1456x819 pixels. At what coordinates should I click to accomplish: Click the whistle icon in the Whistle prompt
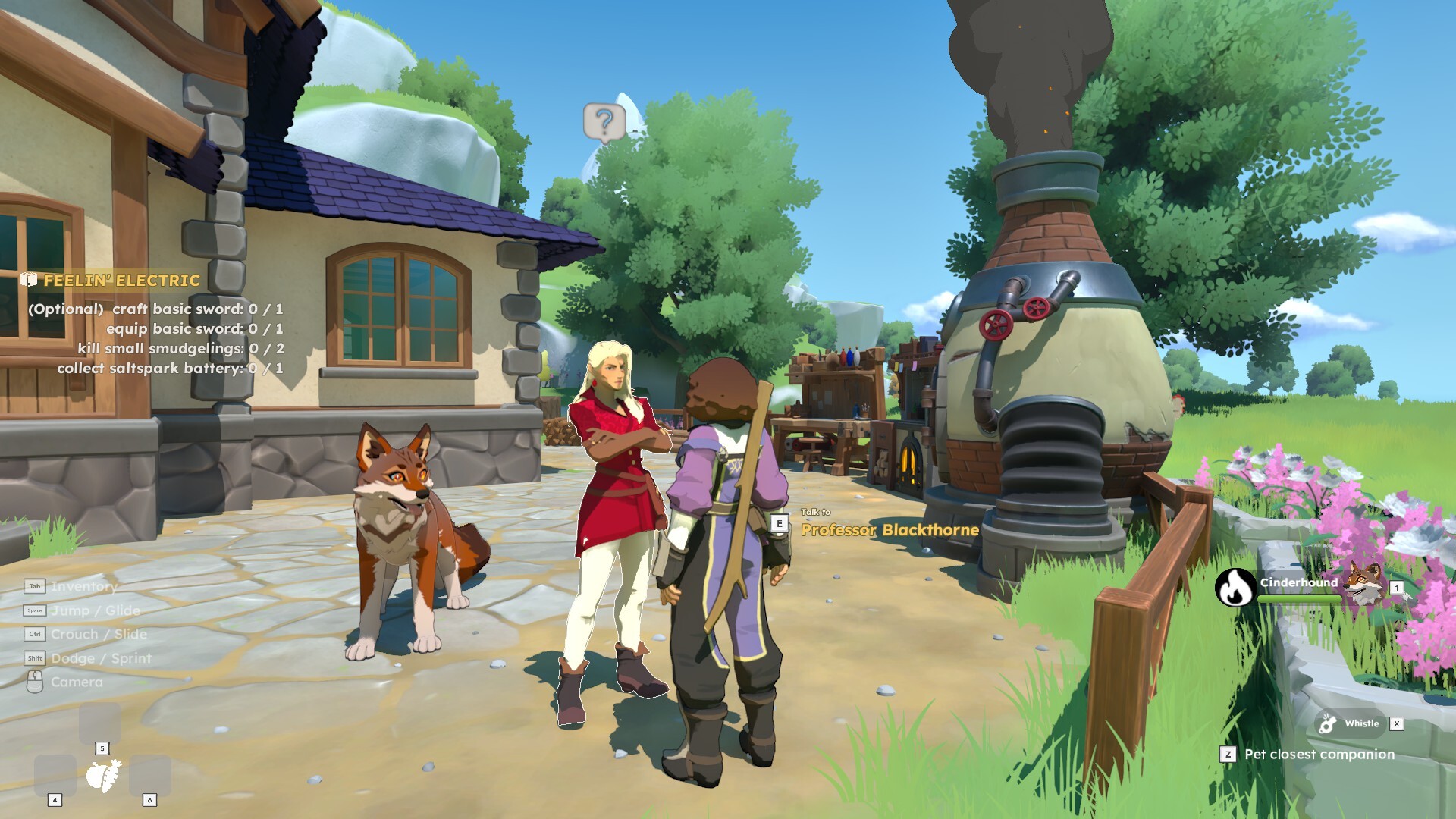pos(1328,723)
